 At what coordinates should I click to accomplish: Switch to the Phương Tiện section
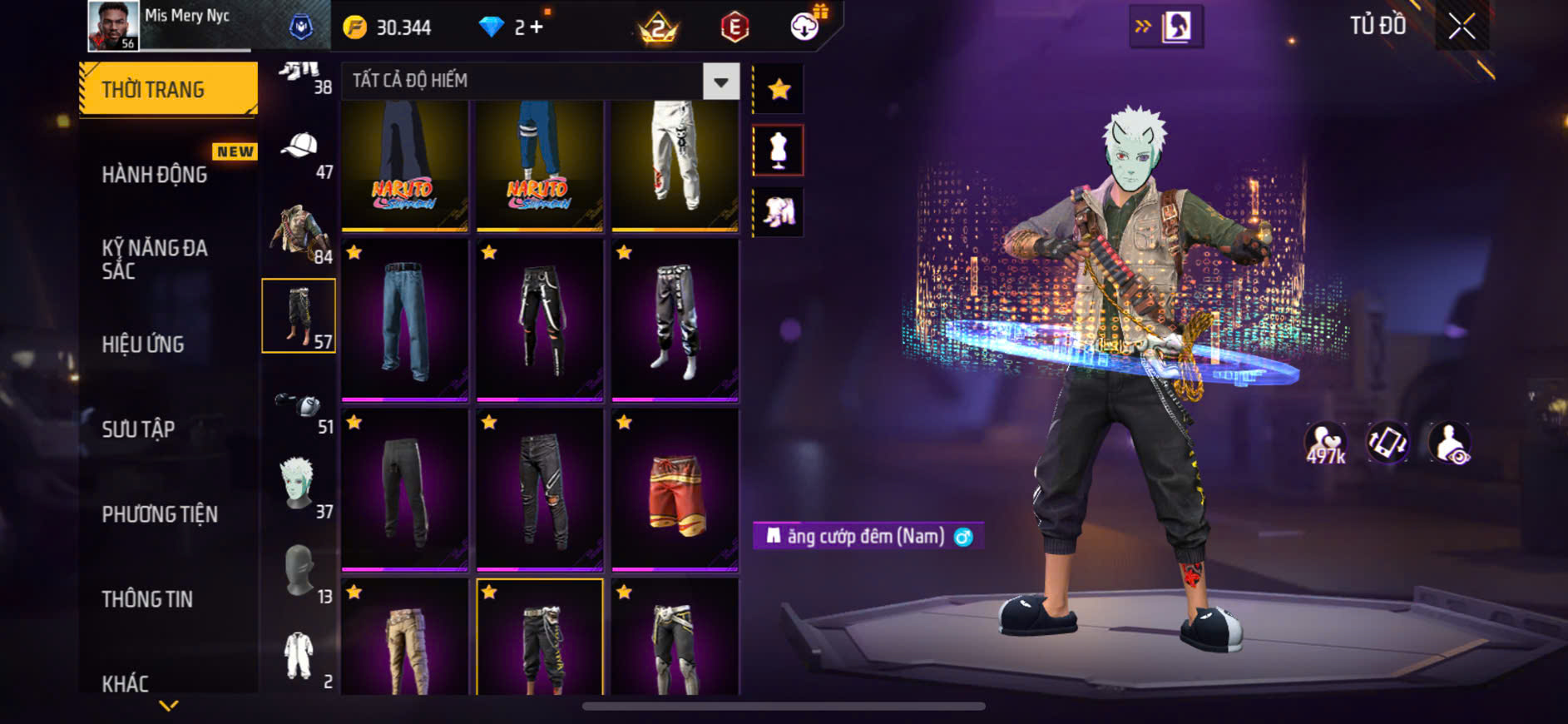(x=160, y=514)
